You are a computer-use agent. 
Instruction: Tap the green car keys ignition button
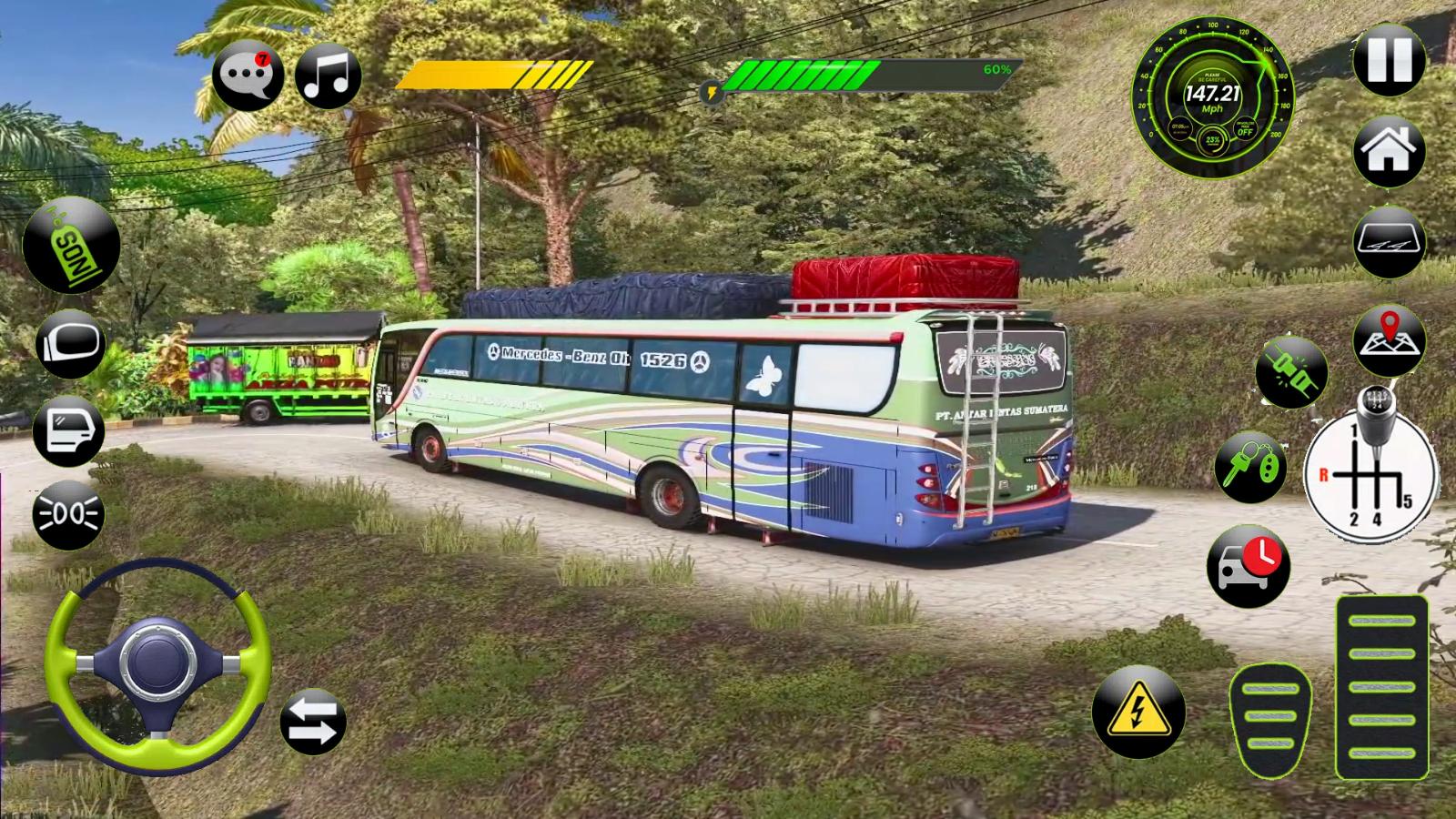[x=1251, y=467]
